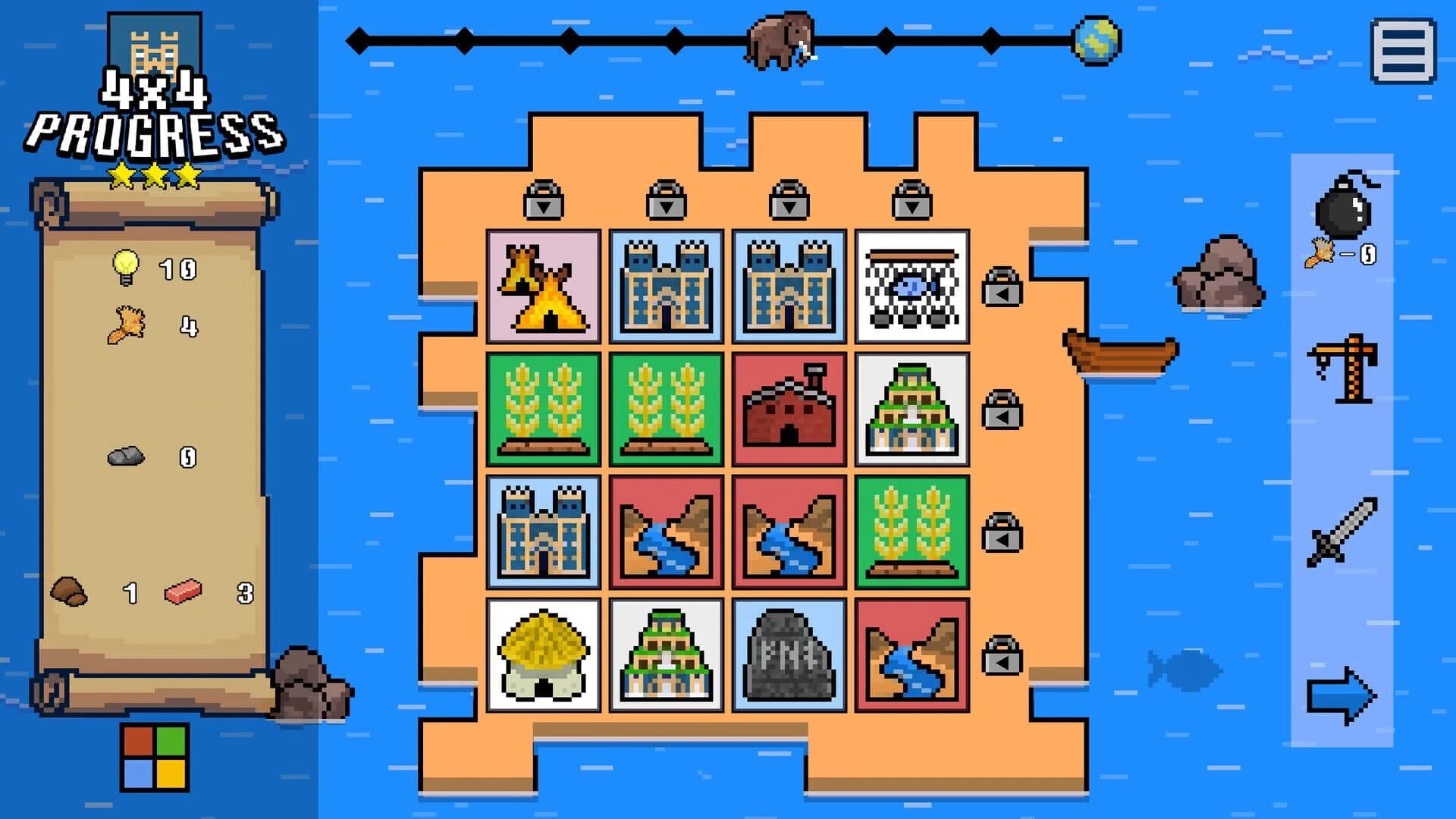Image resolution: width=1456 pixels, height=819 pixels.
Task: Click the down-arrow lock above the second column
Action: click(x=664, y=205)
